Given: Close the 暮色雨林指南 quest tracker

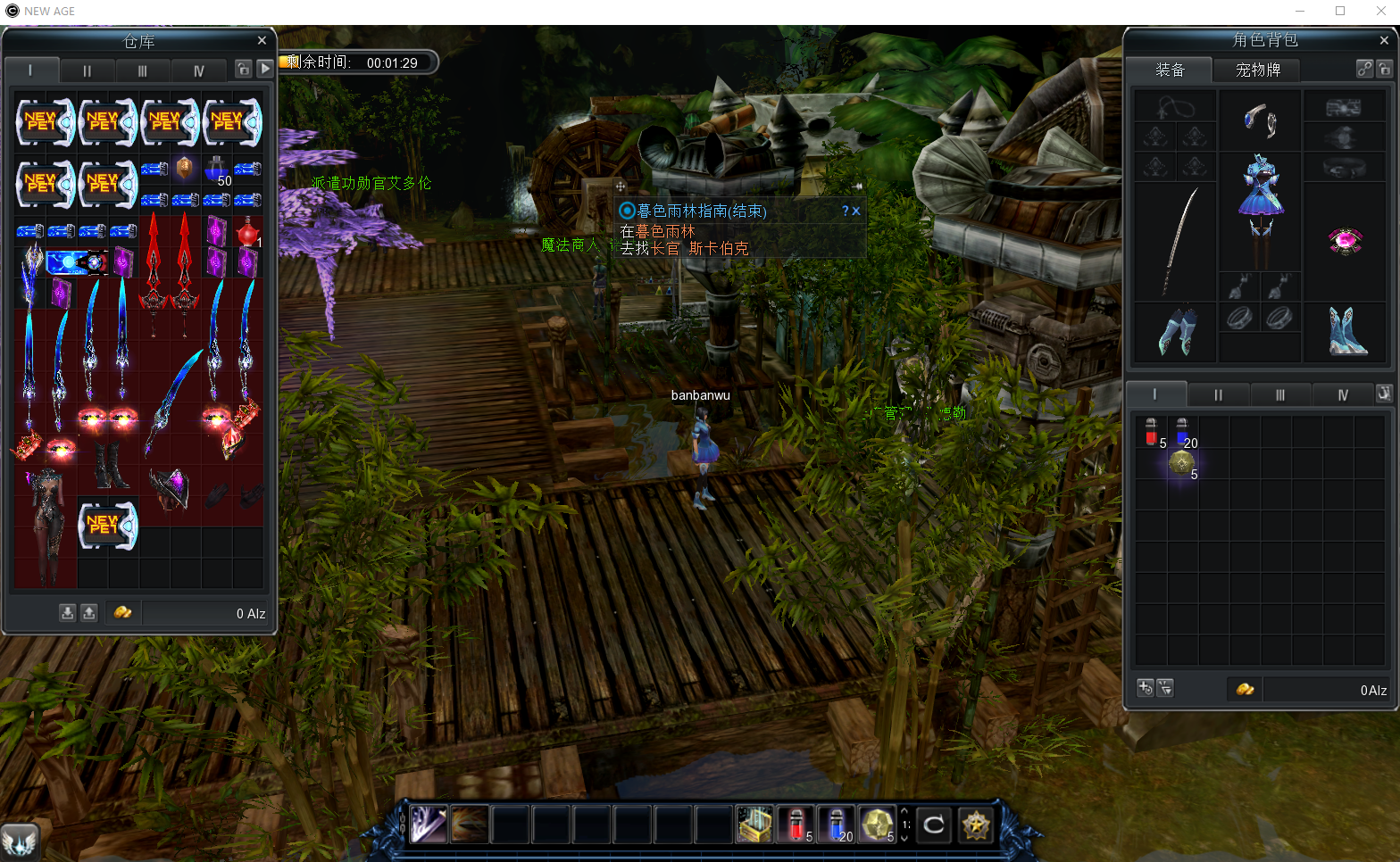Looking at the screenshot, I should point(855,211).
